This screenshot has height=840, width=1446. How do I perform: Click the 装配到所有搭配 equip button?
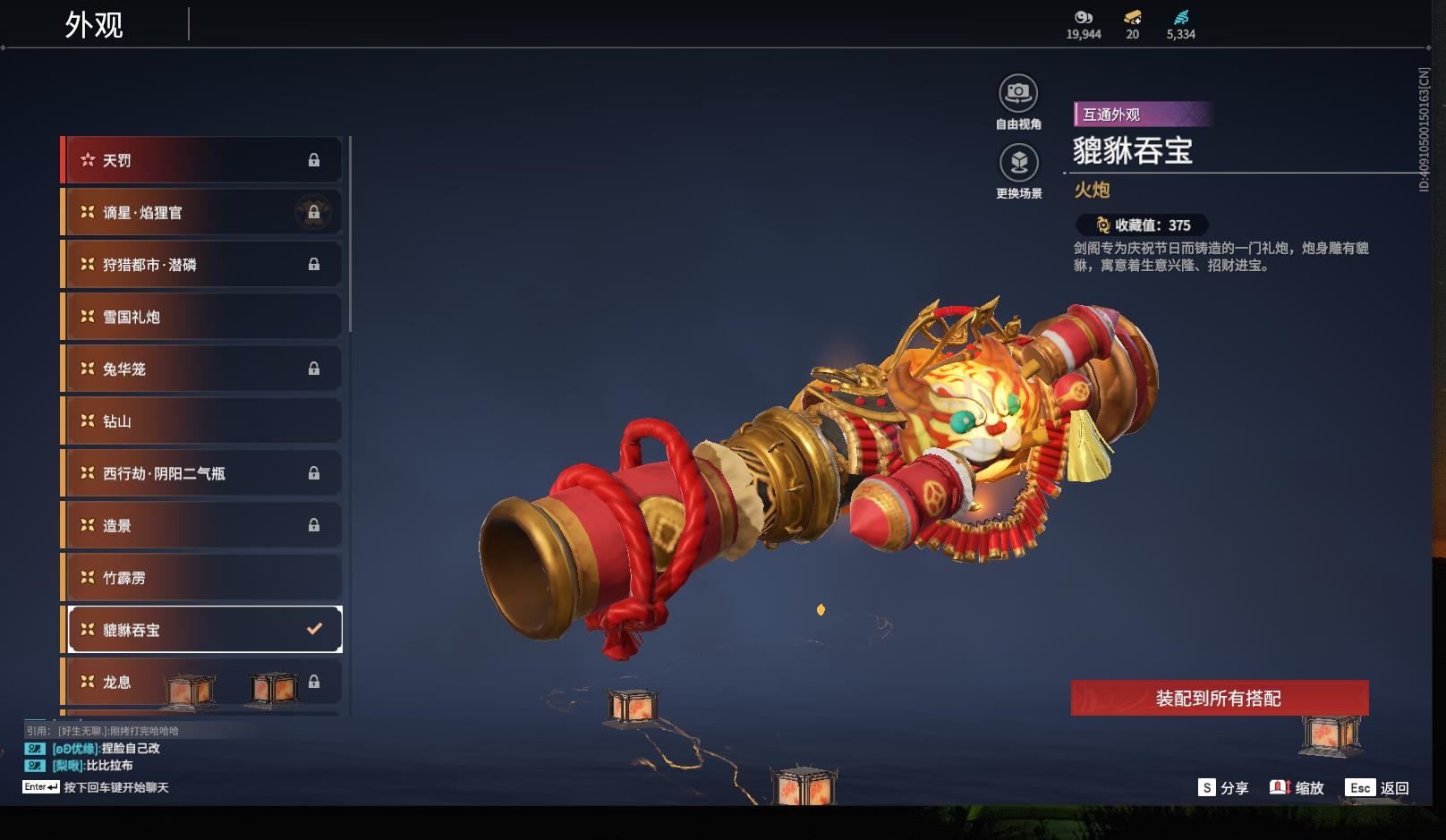click(1219, 699)
